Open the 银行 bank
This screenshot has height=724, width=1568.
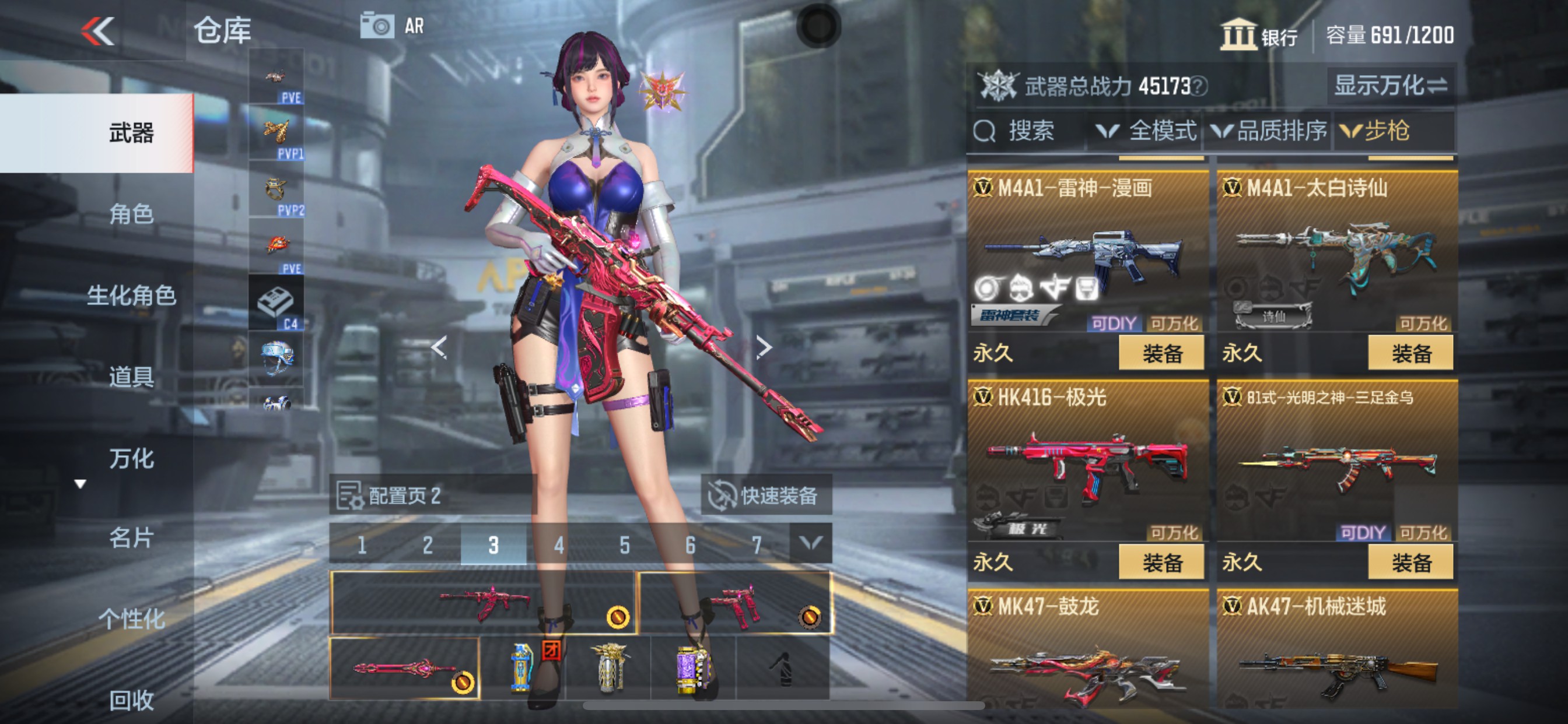pos(1259,36)
